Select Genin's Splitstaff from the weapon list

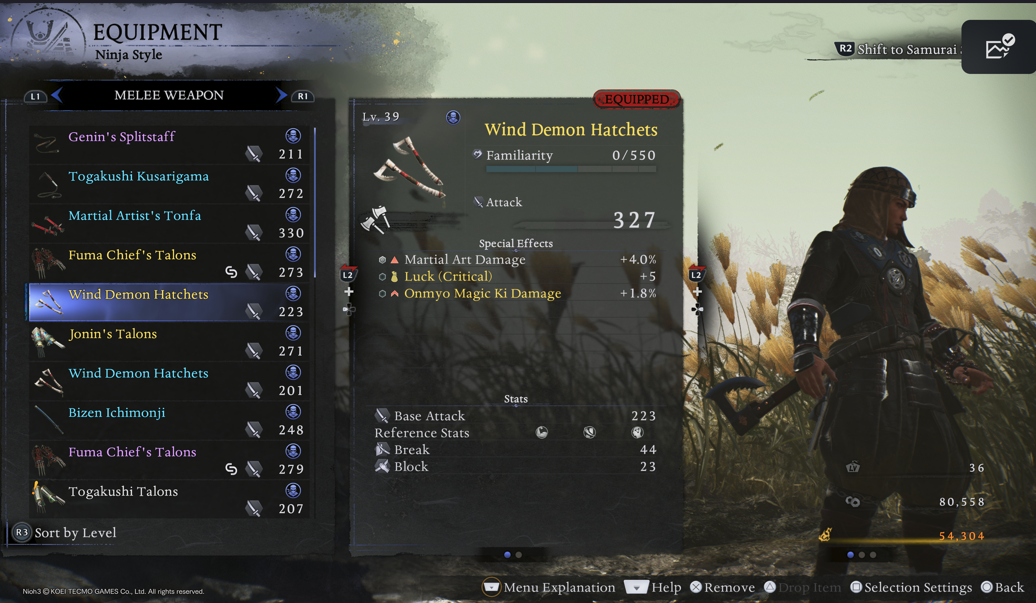coord(170,144)
